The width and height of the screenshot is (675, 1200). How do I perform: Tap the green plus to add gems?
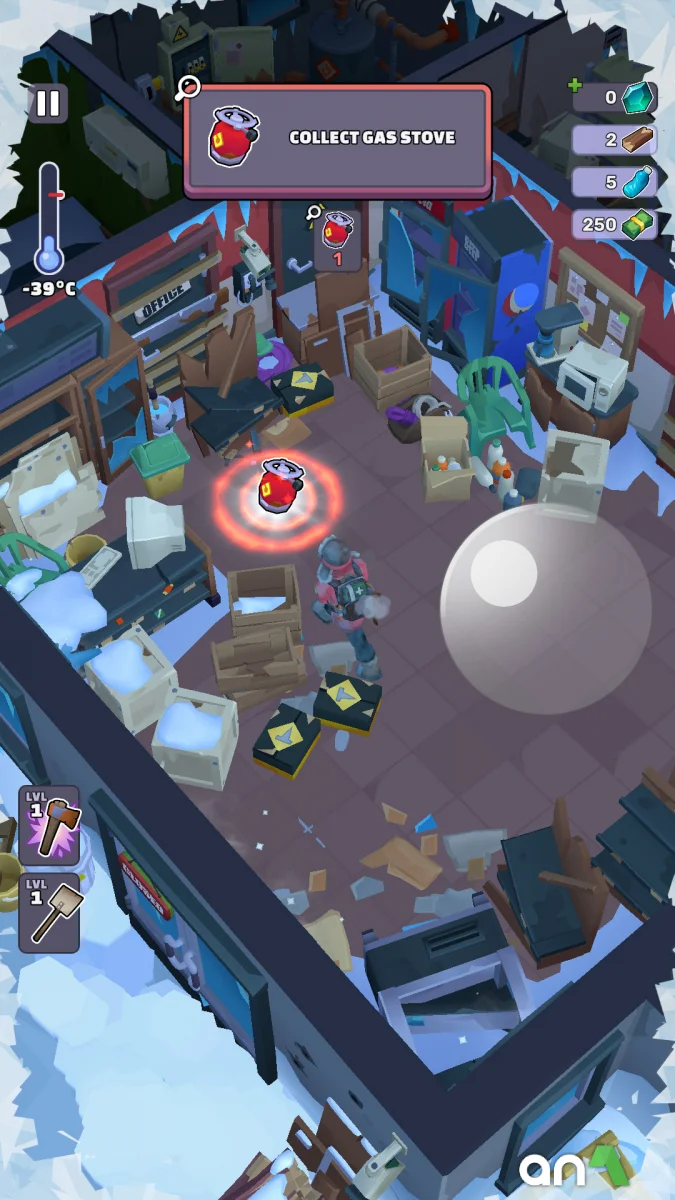pos(575,86)
